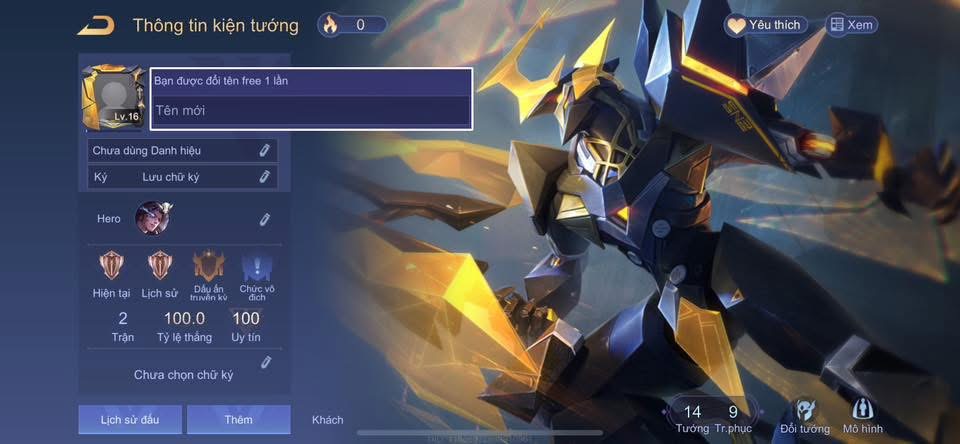Select the Hero portrait icon
The image size is (960, 444).
click(x=153, y=218)
